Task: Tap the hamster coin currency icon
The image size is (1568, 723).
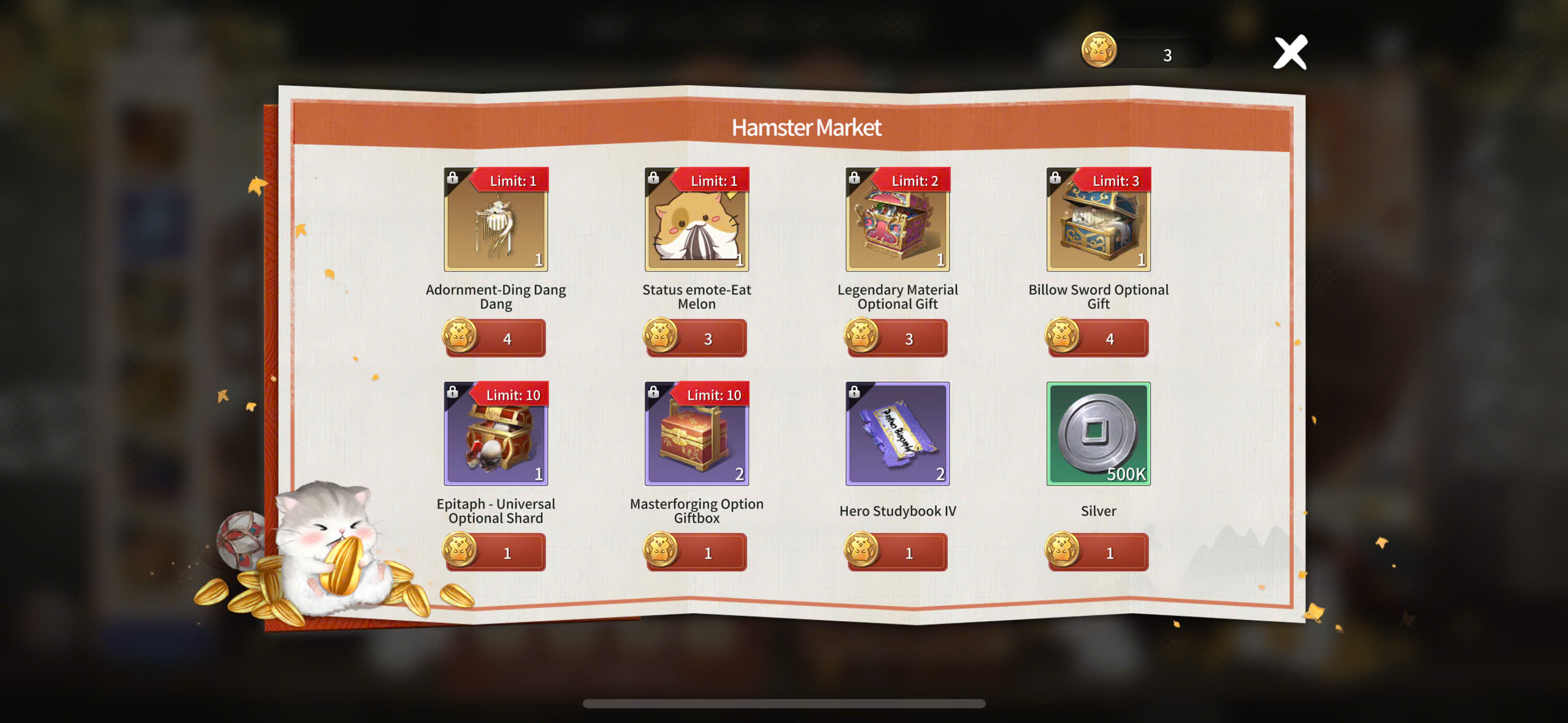Action: [1099, 50]
